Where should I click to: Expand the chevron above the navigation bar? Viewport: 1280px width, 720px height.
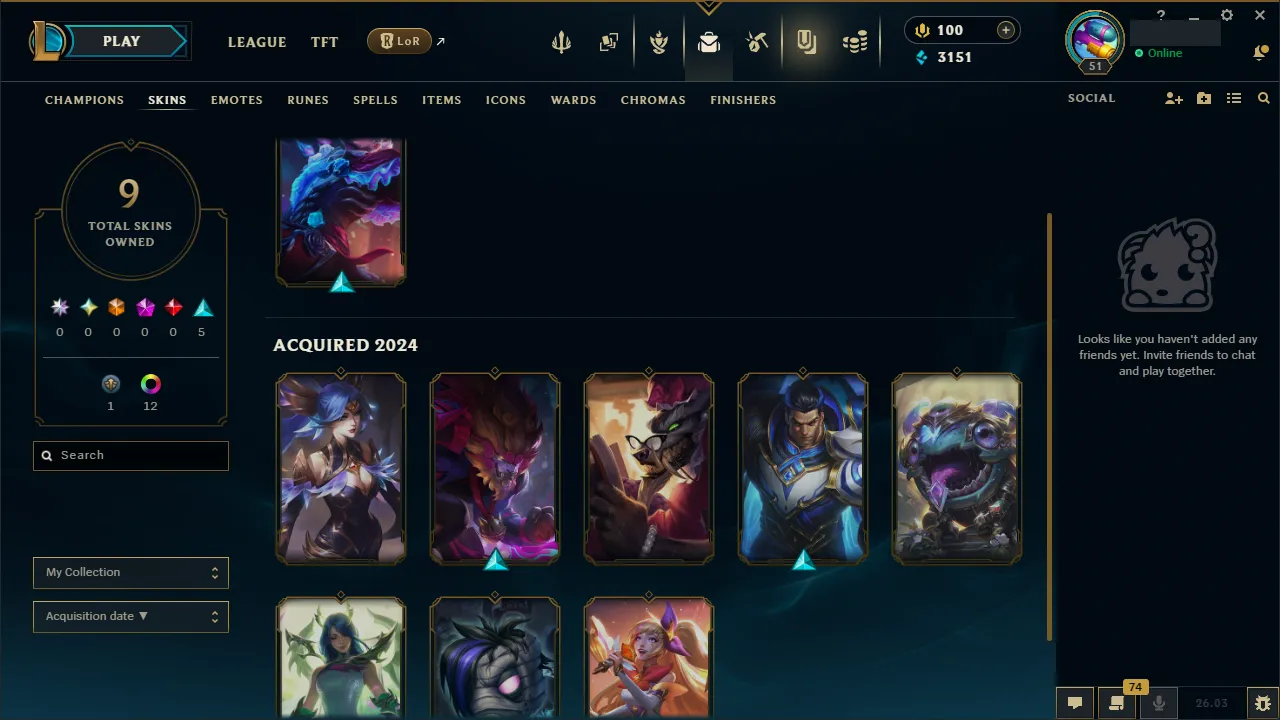(709, 6)
